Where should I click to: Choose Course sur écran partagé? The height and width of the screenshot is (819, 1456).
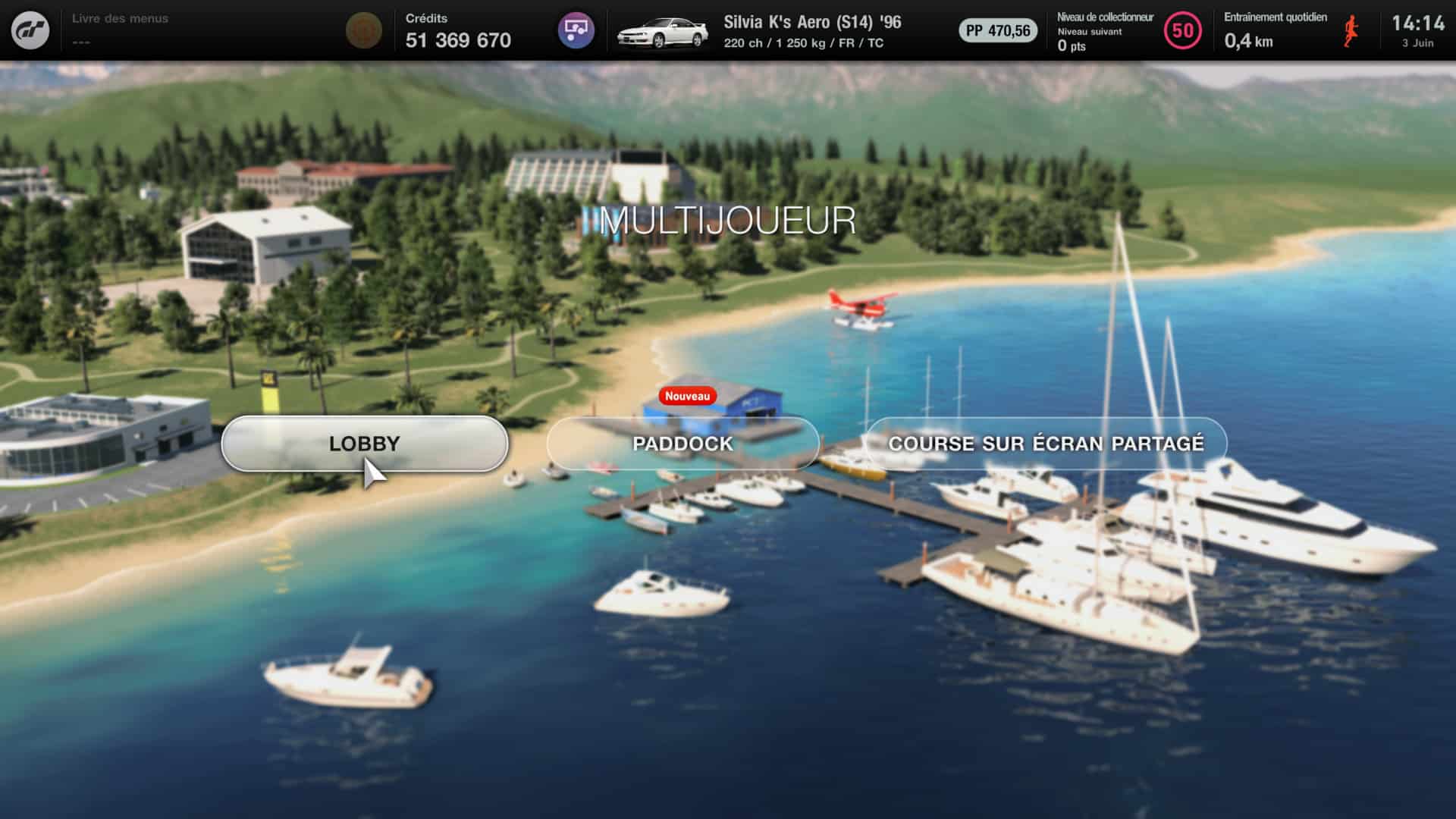click(1046, 444)
